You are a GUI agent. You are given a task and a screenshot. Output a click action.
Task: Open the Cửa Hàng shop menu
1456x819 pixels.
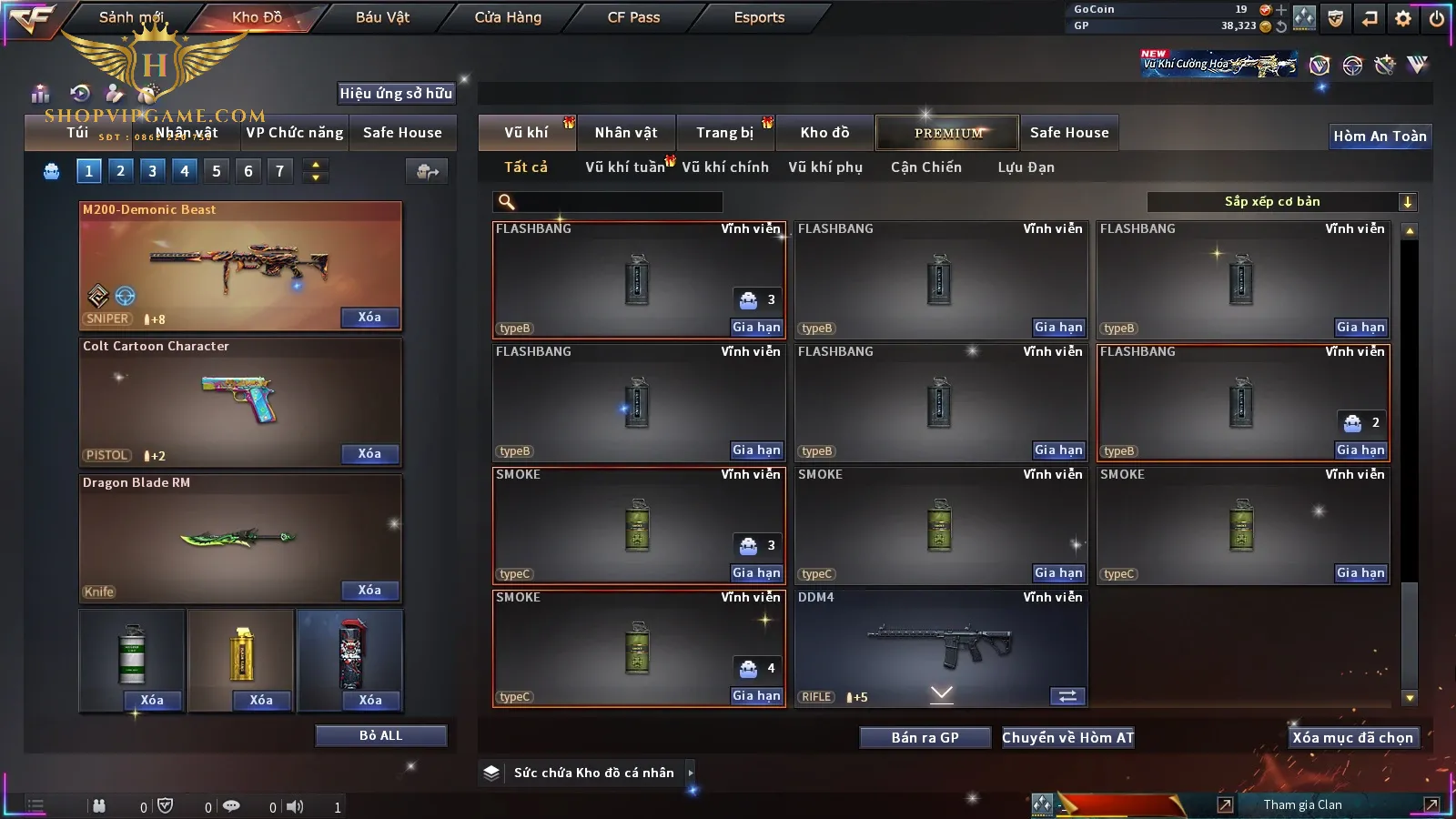(x=508, y=17)
